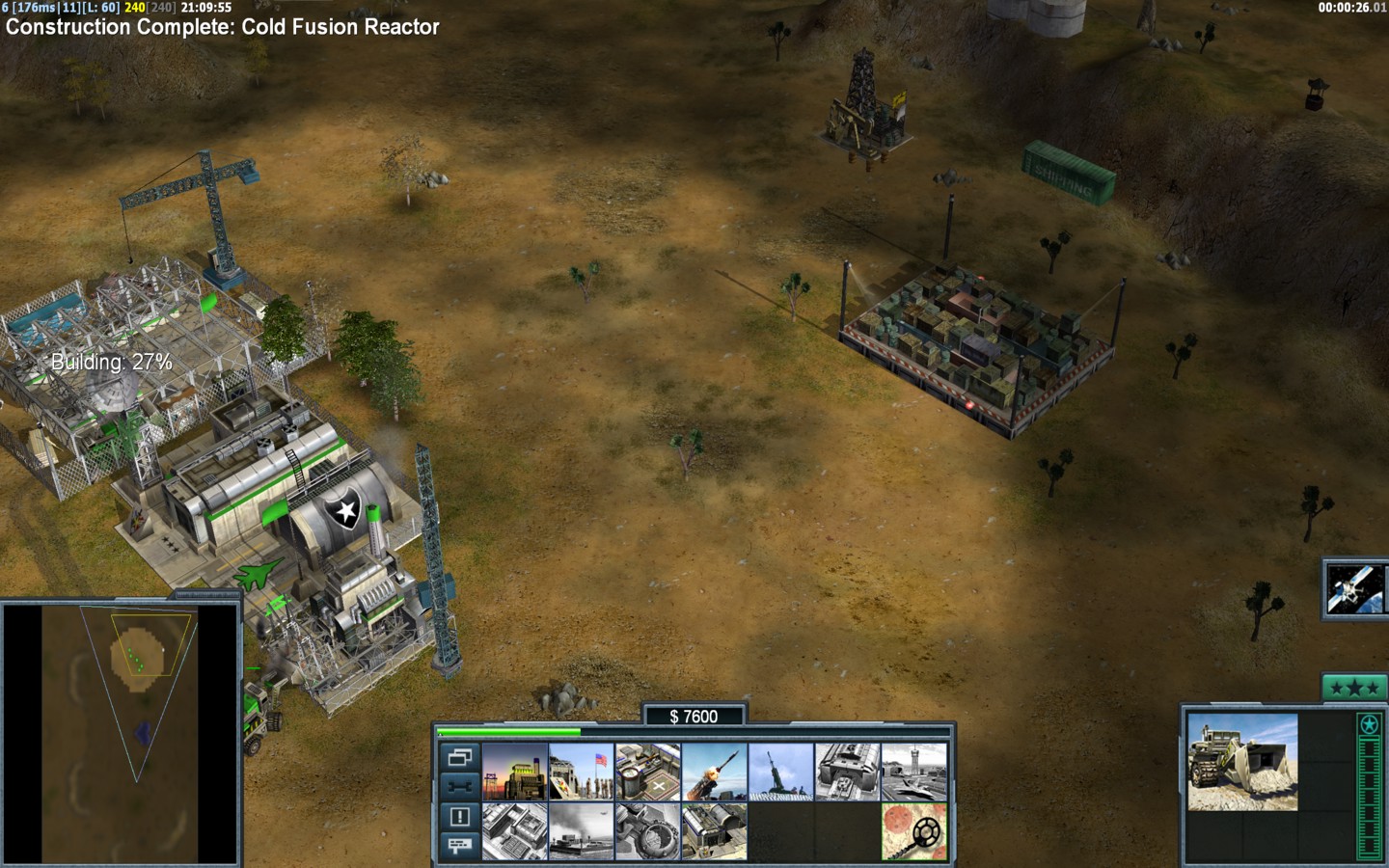Build the Strategy Center
Screen dimensions: 1389x868
pos(515,831)
